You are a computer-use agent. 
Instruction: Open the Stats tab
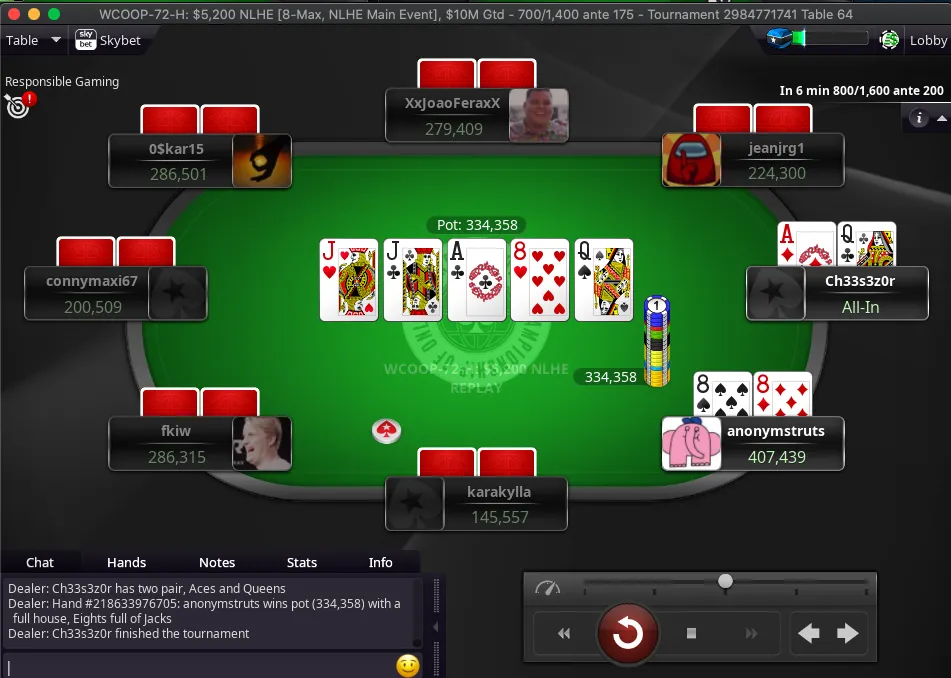click(301, 563)
